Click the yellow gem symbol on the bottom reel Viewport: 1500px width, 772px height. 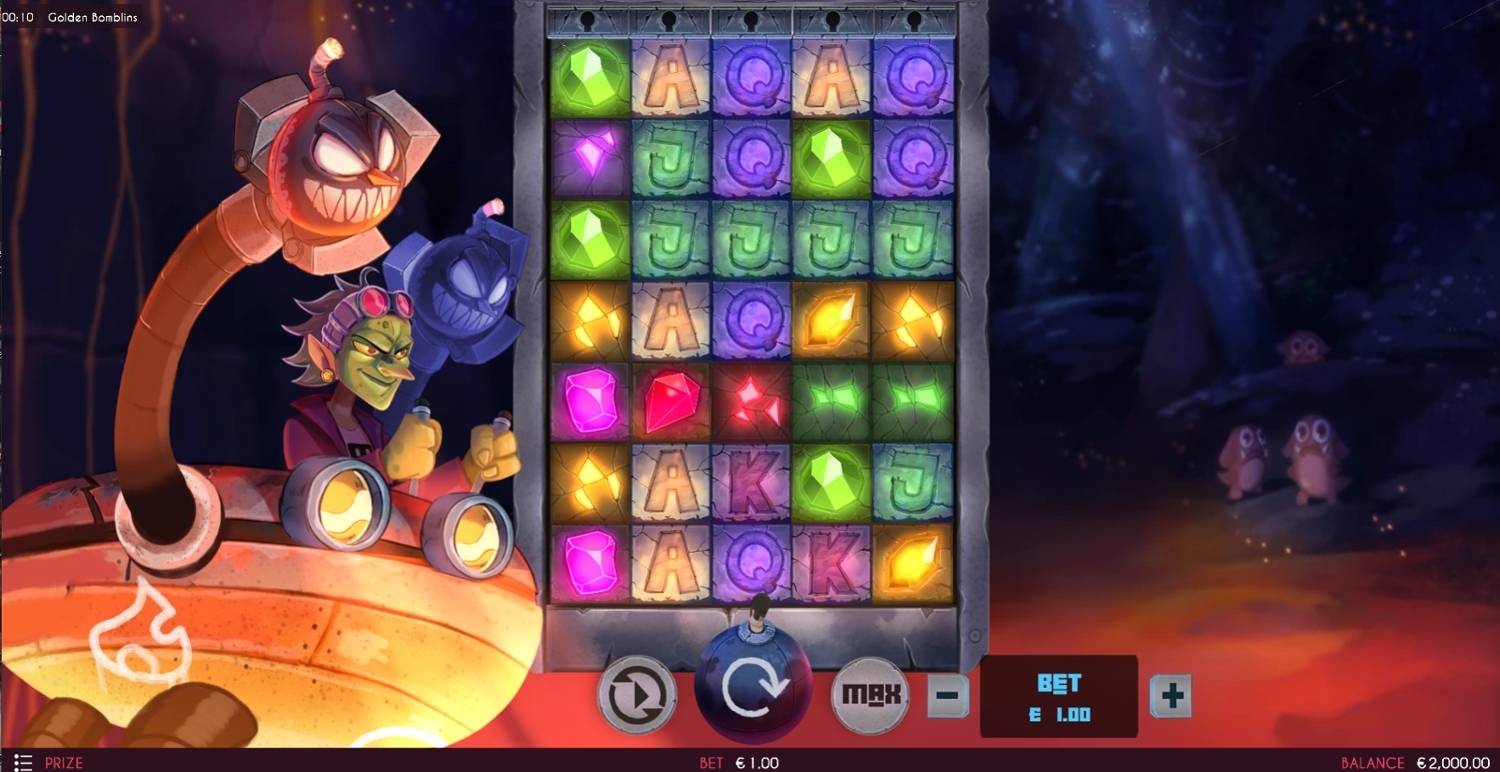click(x=912, y=560)
